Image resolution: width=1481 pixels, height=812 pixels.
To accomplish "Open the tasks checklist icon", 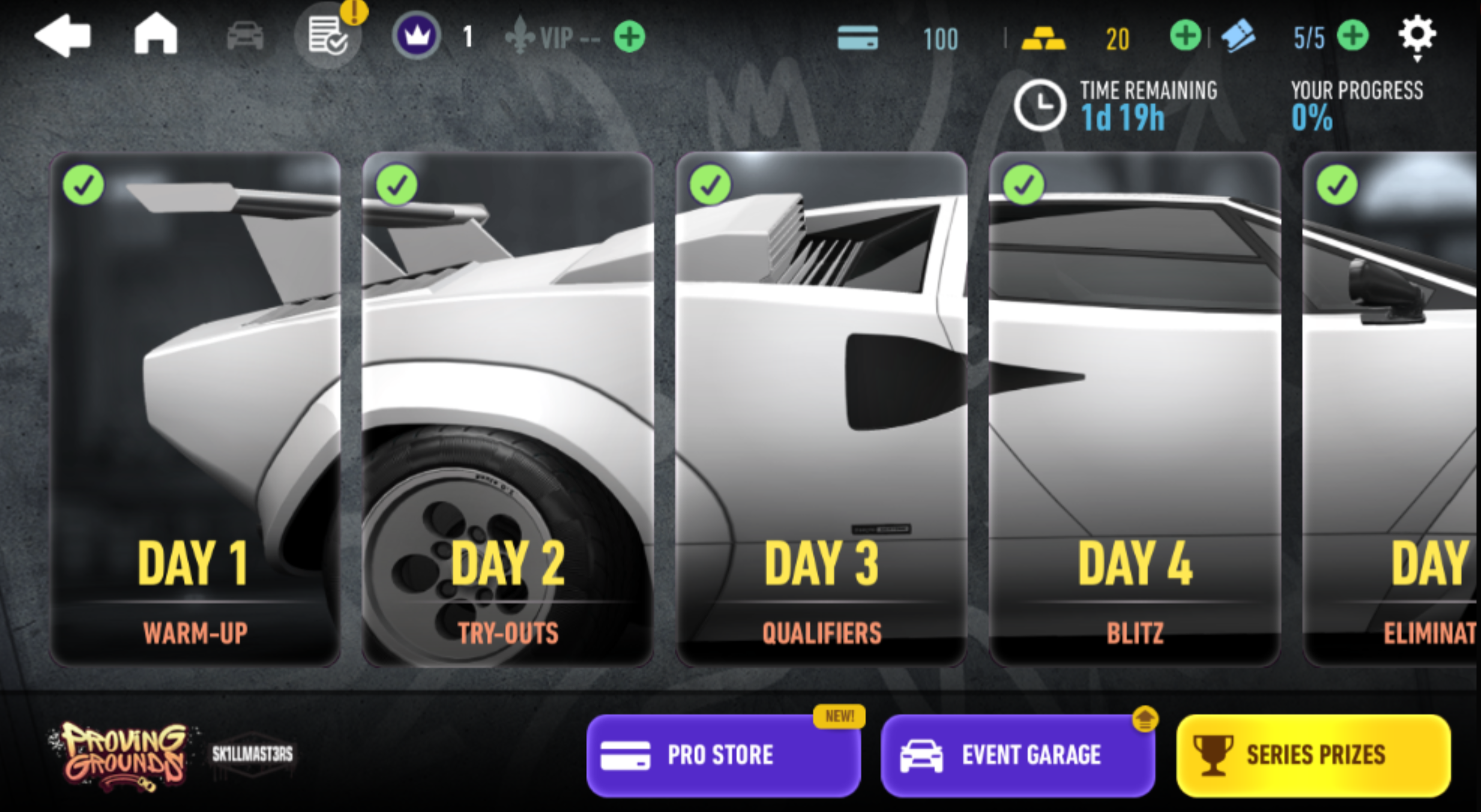I will coord(327,36).
